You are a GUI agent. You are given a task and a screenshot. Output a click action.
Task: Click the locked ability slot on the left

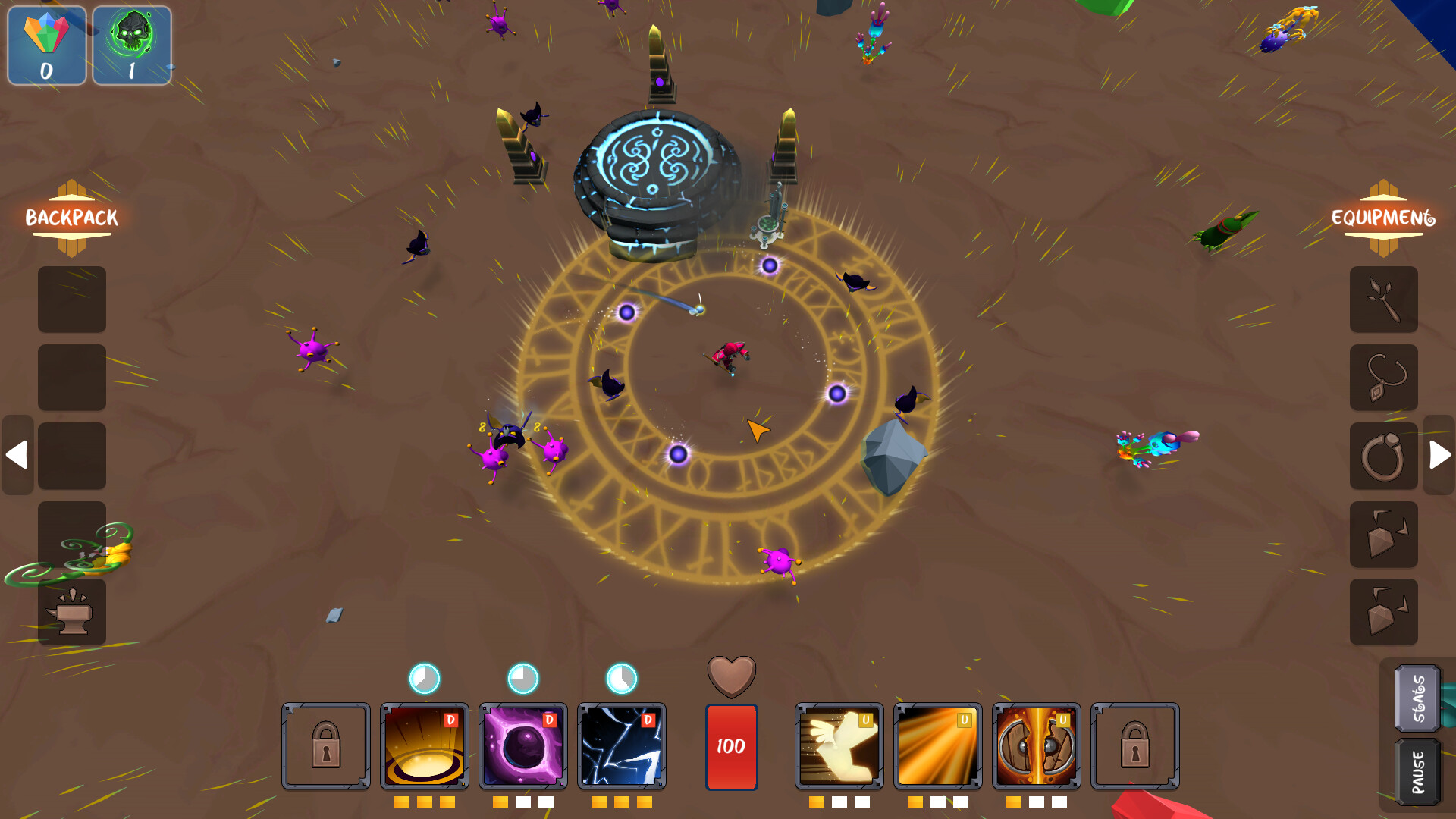click(325, 745)
